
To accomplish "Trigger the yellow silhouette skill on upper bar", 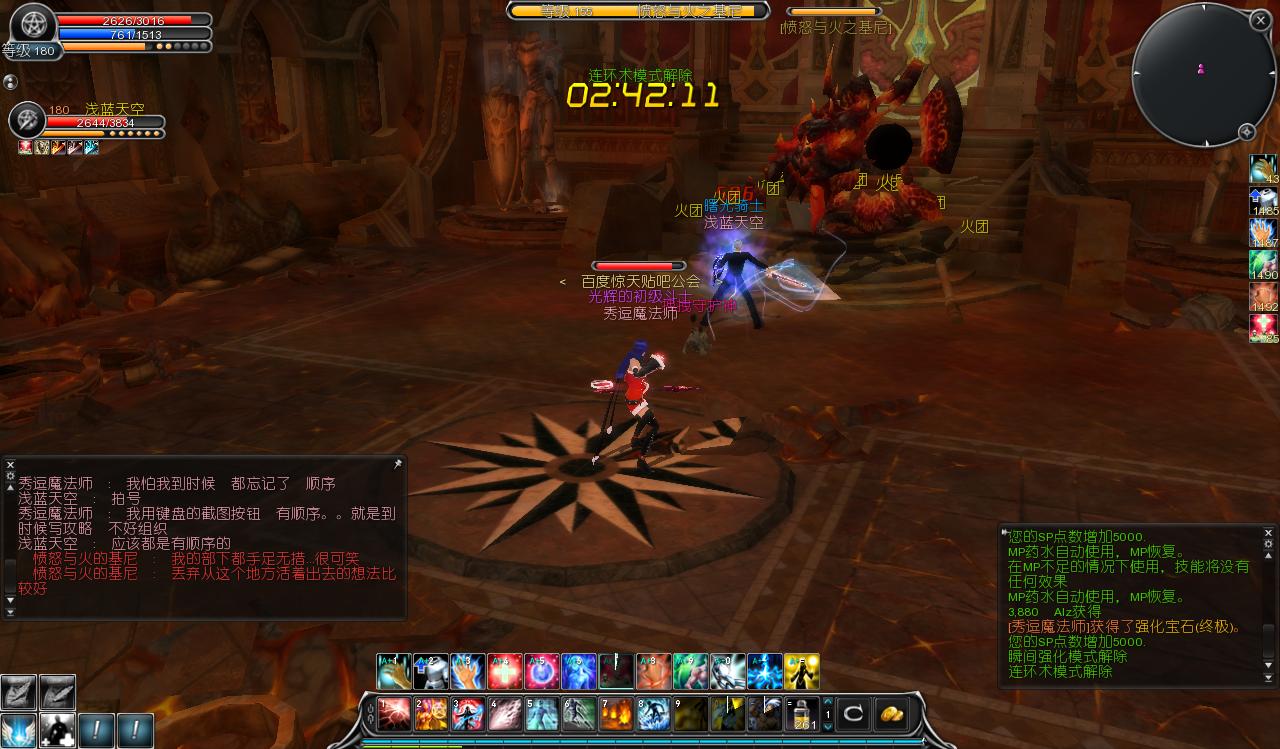I will coord(802,672).
